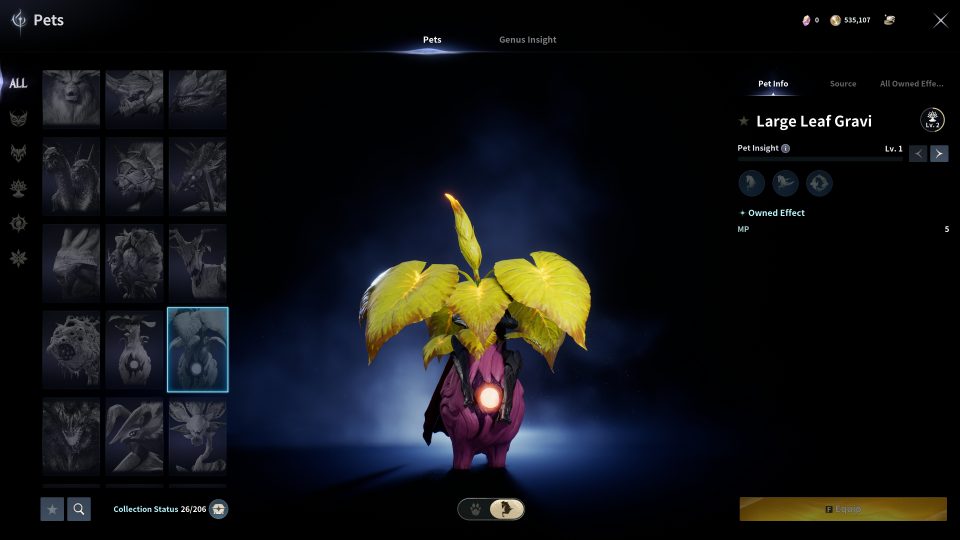The height and width of the screenshot is (540, 960).
Task: Choose the lion-faced pet thumbnail
Action: pos(71,98)
